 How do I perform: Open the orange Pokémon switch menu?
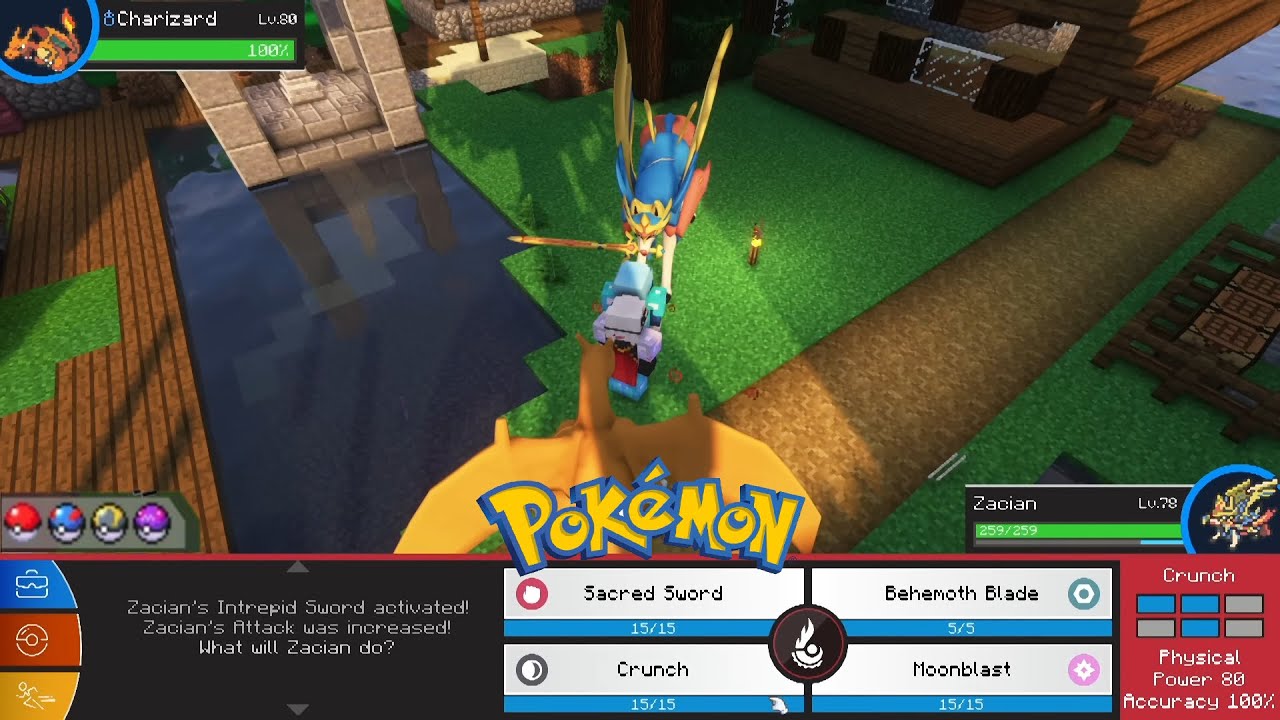[x=32, y=640]
